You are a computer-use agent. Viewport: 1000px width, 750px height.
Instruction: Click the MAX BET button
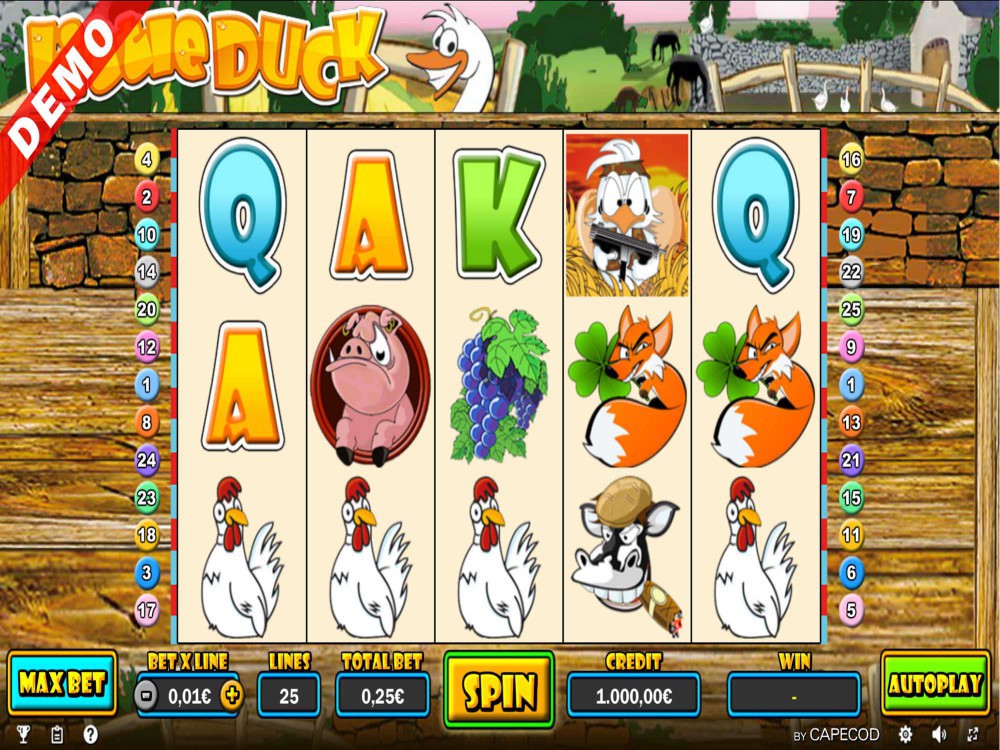pos(62,684)
